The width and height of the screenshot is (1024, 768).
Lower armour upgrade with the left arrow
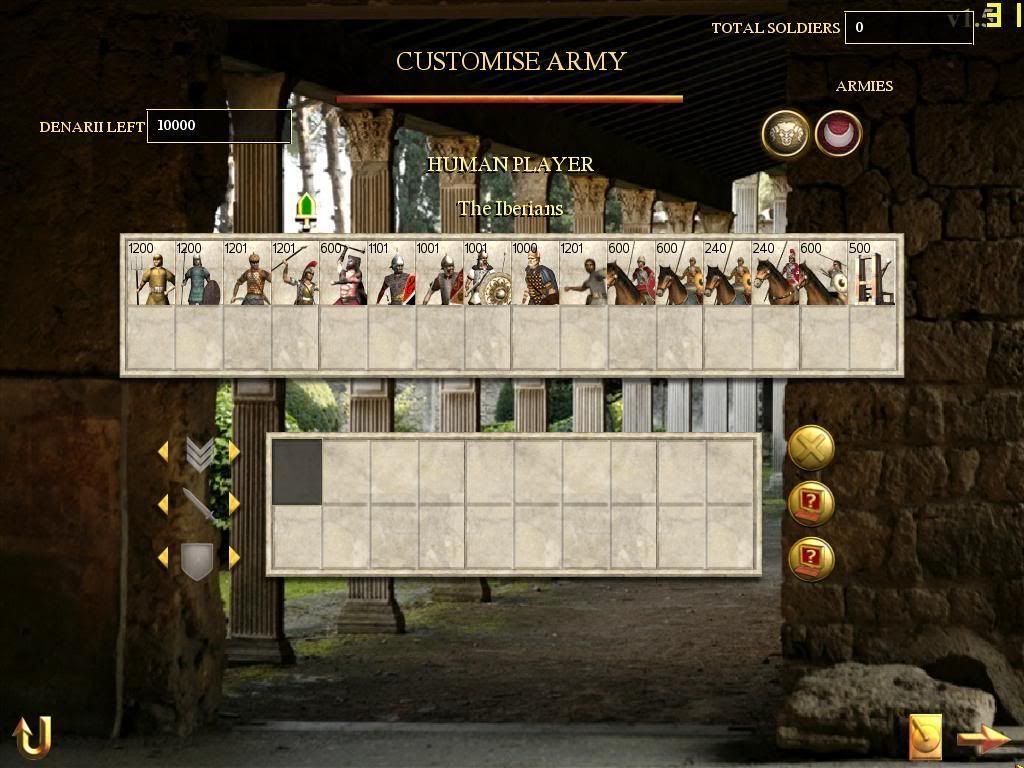(163, 558)
